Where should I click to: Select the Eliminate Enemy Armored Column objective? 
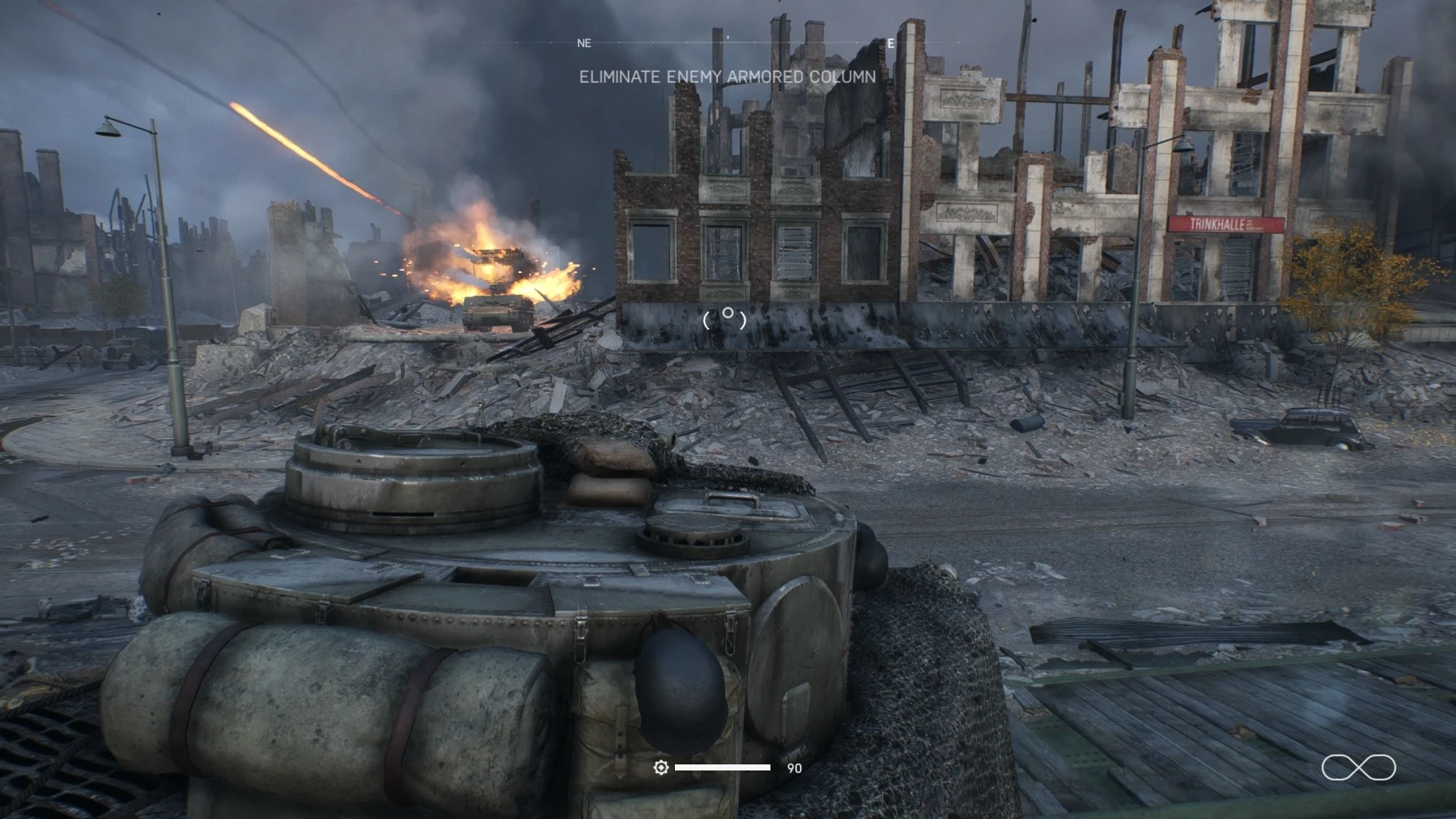pos(727,77)
